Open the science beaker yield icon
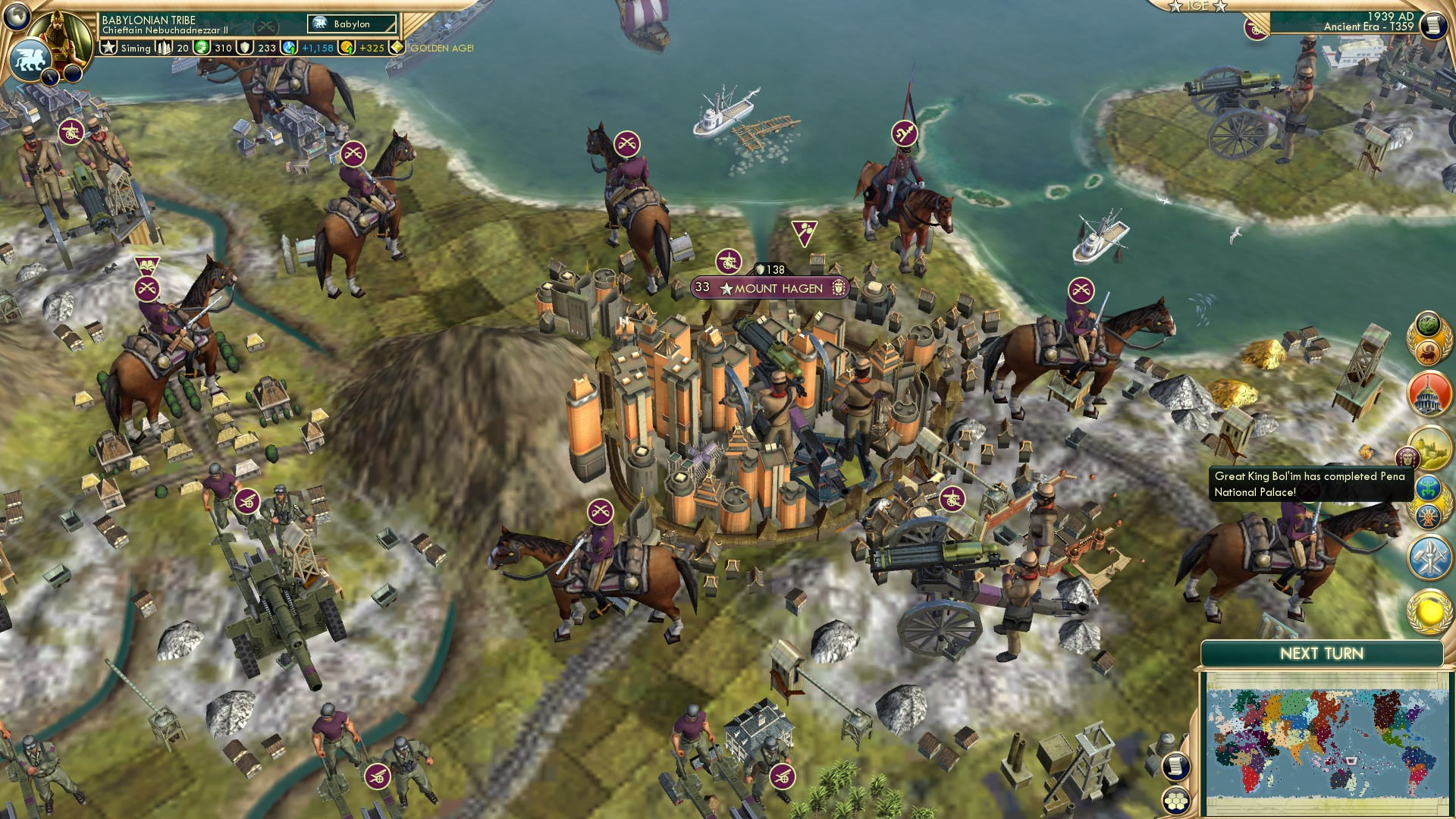 pyautogui.click(x=289, y=48)
